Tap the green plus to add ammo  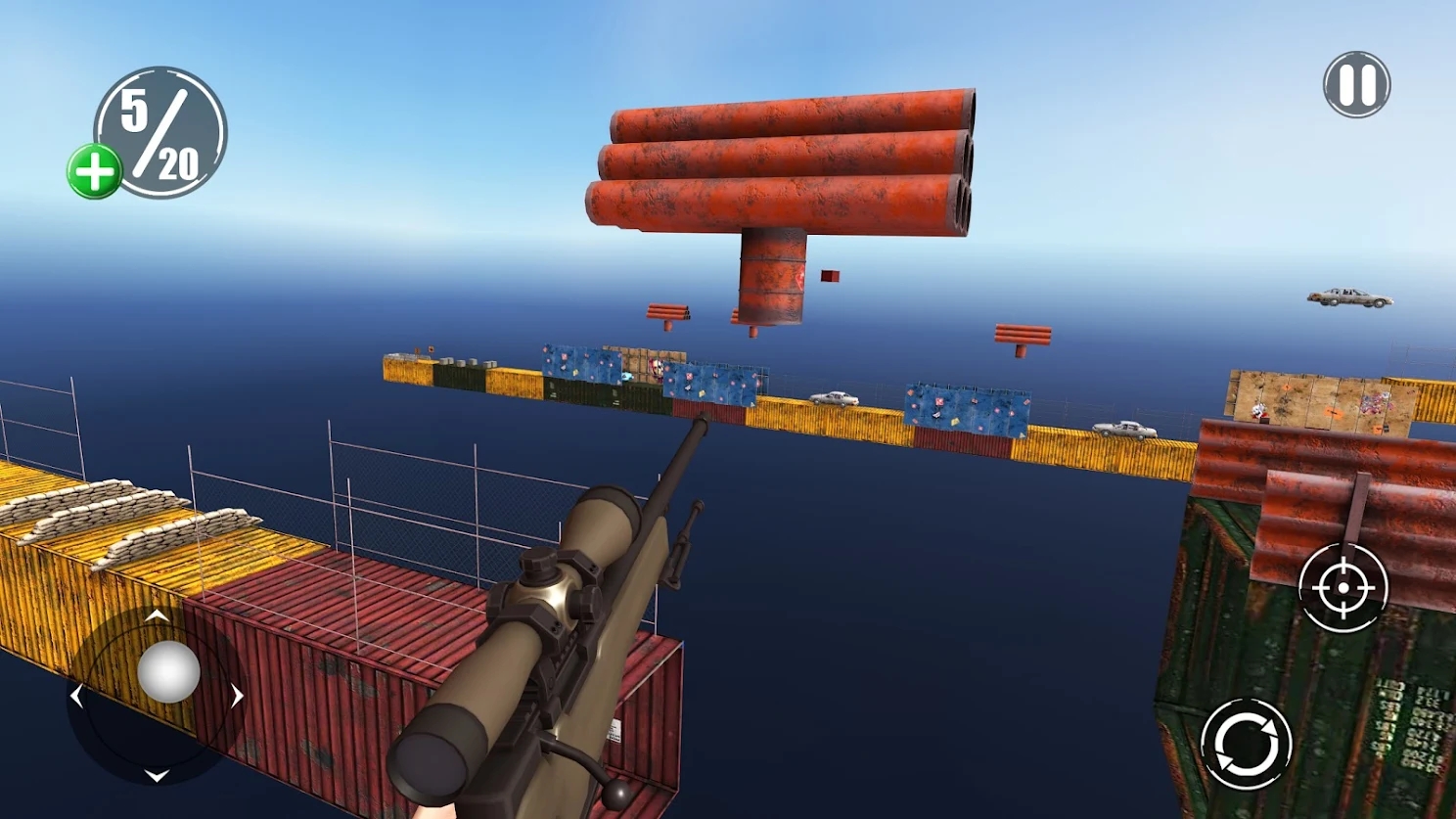[95, 168]
